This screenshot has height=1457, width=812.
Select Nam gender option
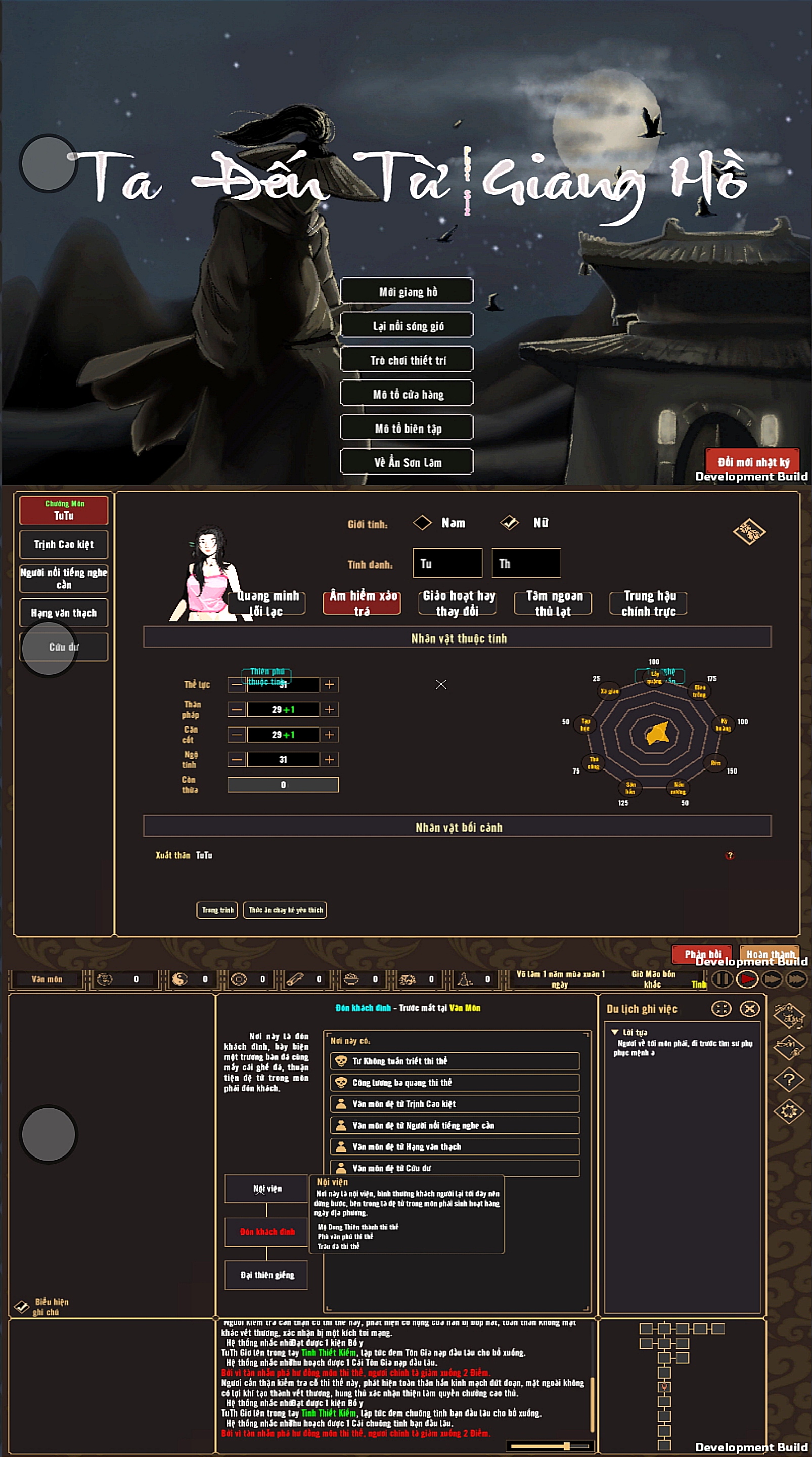click(x=422, y=523)
